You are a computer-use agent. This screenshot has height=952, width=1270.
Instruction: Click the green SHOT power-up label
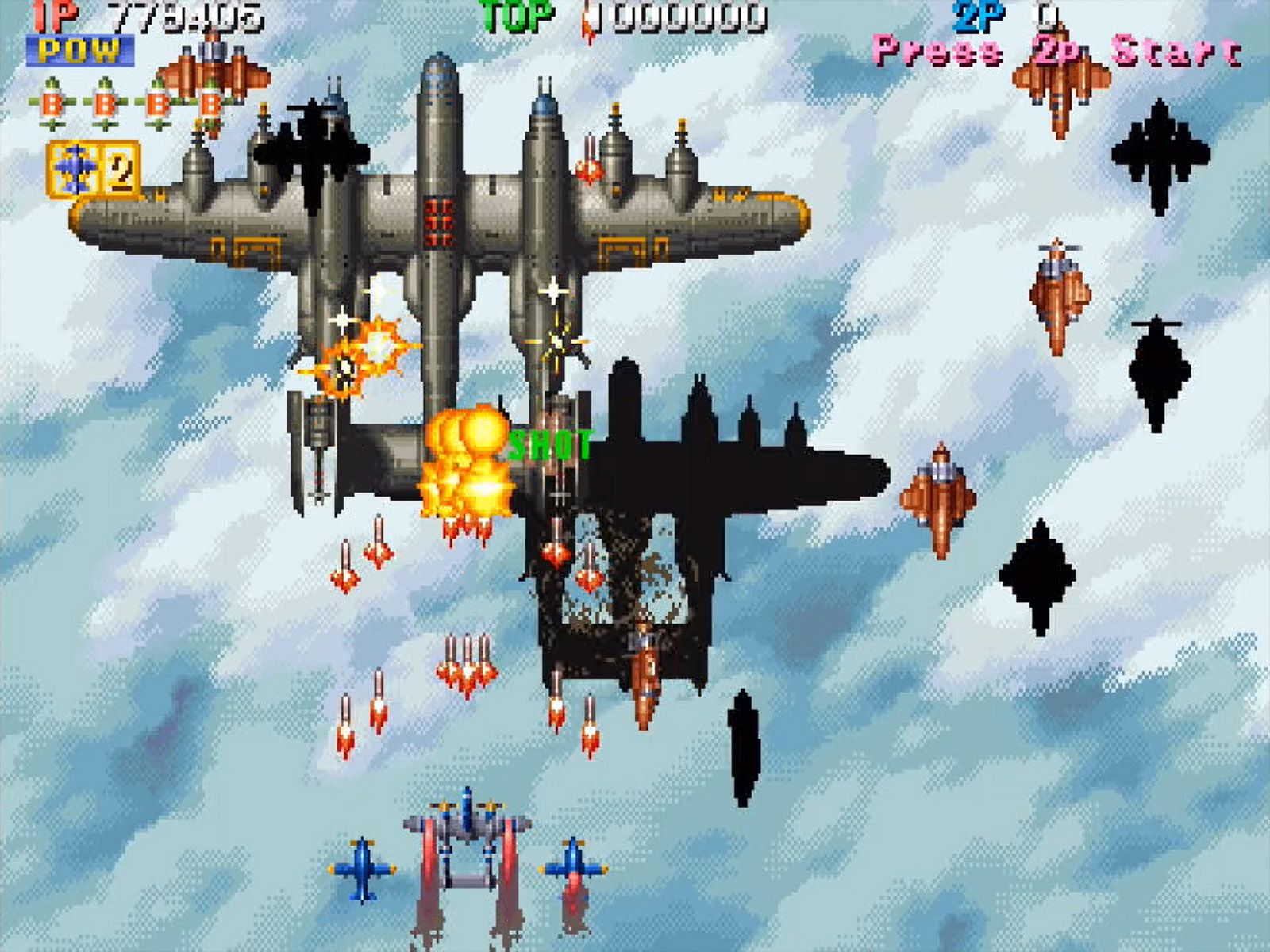click(553, 446)
